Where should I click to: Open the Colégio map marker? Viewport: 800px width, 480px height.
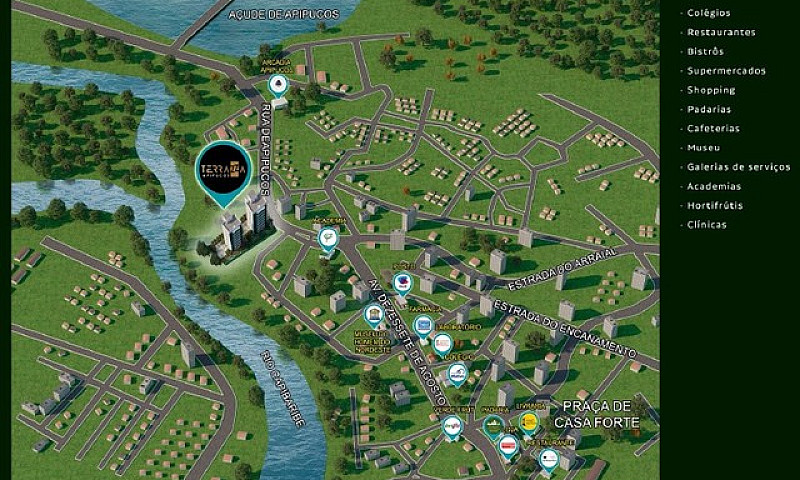tap(457, 374)
